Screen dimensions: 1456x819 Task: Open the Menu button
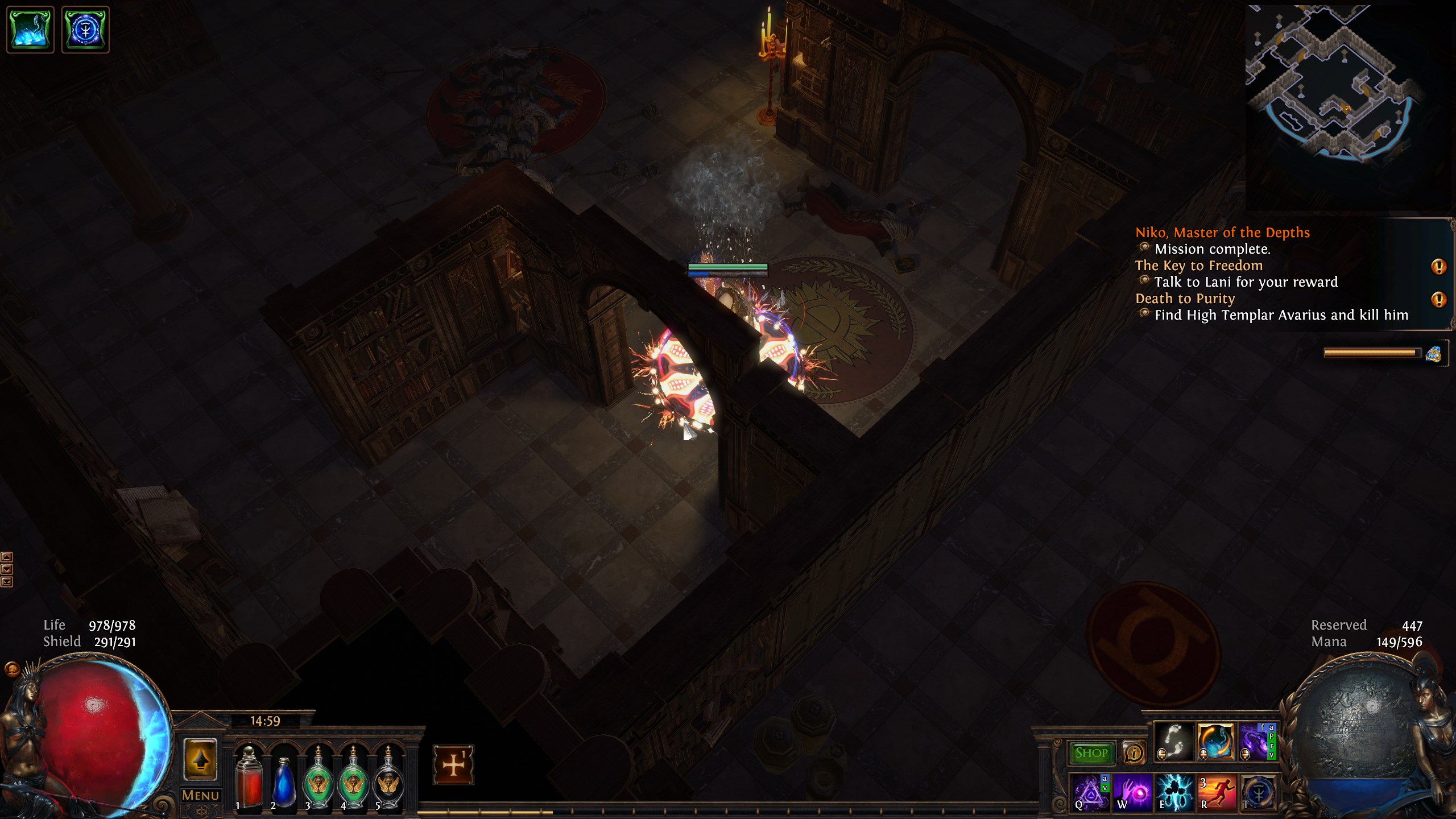click(x=200, y=795)
